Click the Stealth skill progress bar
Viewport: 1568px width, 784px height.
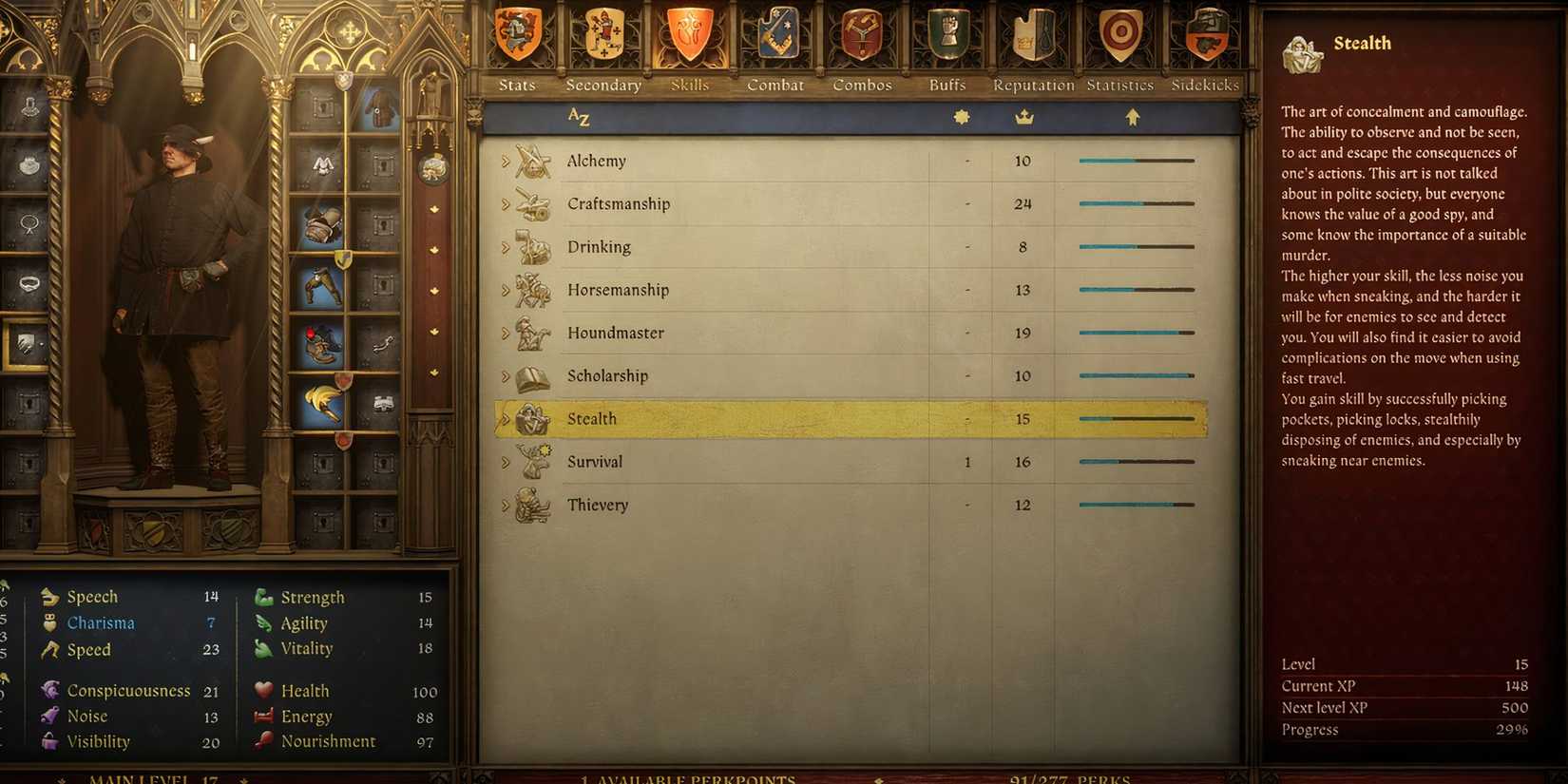pos(1136,418)
